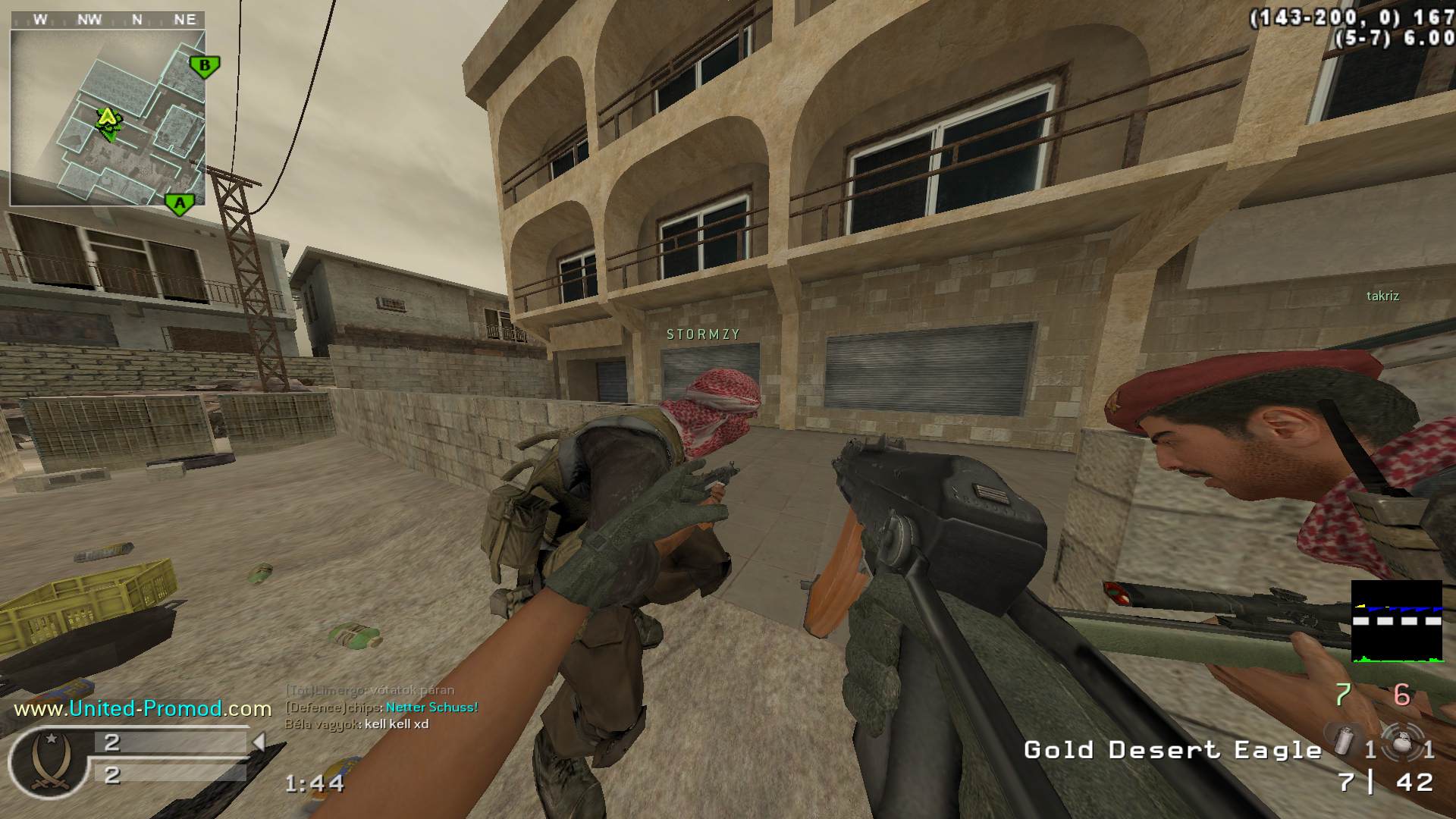Image resolution: width=1456 pixels, height=819 pixels.
Task: Click the compass heading strip
Action: (x=107, y=20)
